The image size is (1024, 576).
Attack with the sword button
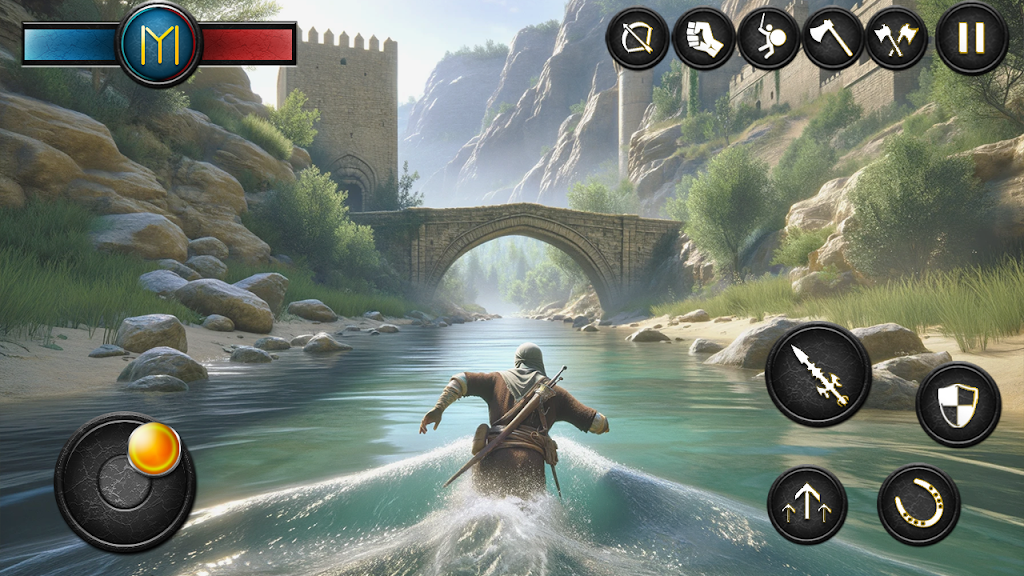tap(818, 374)
